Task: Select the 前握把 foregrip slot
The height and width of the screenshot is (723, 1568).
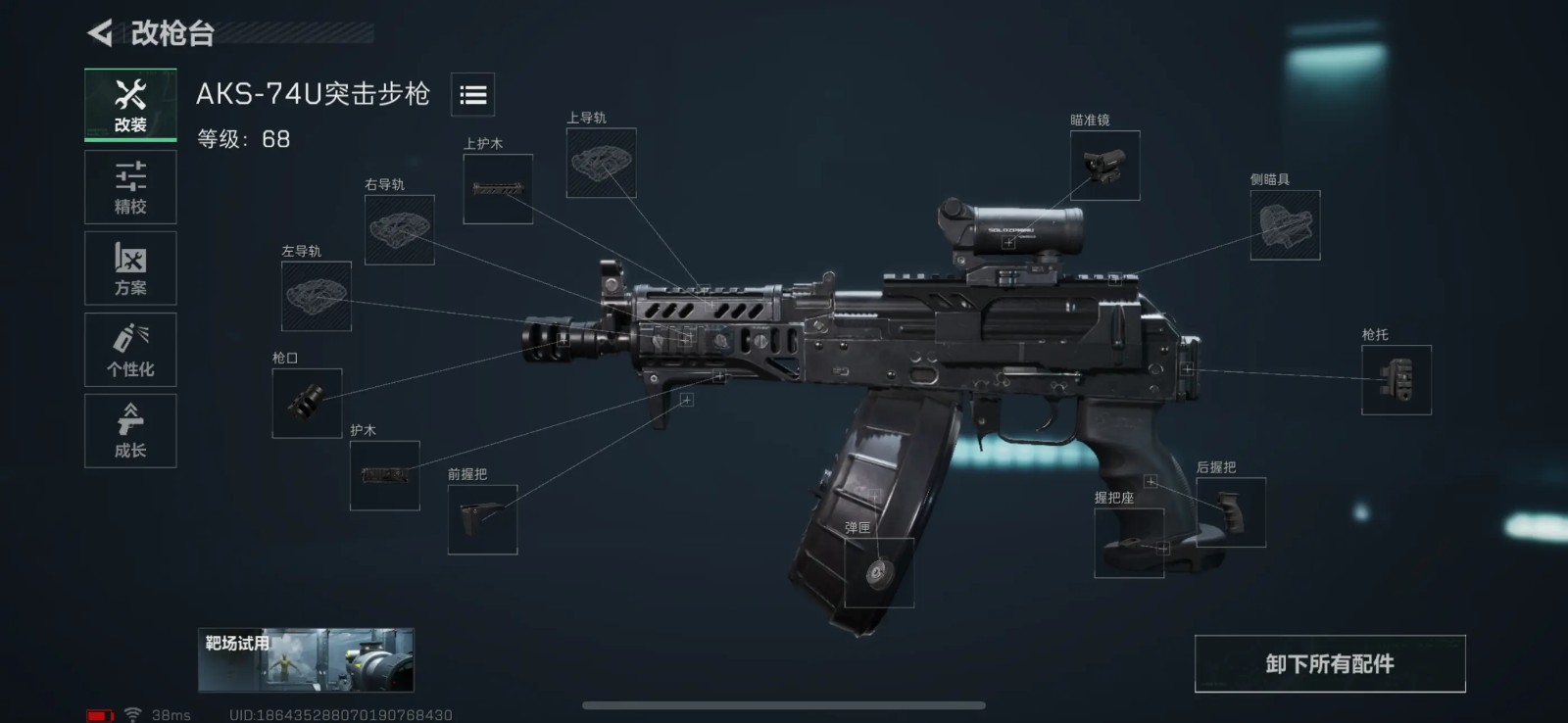Action: [482, 519]
